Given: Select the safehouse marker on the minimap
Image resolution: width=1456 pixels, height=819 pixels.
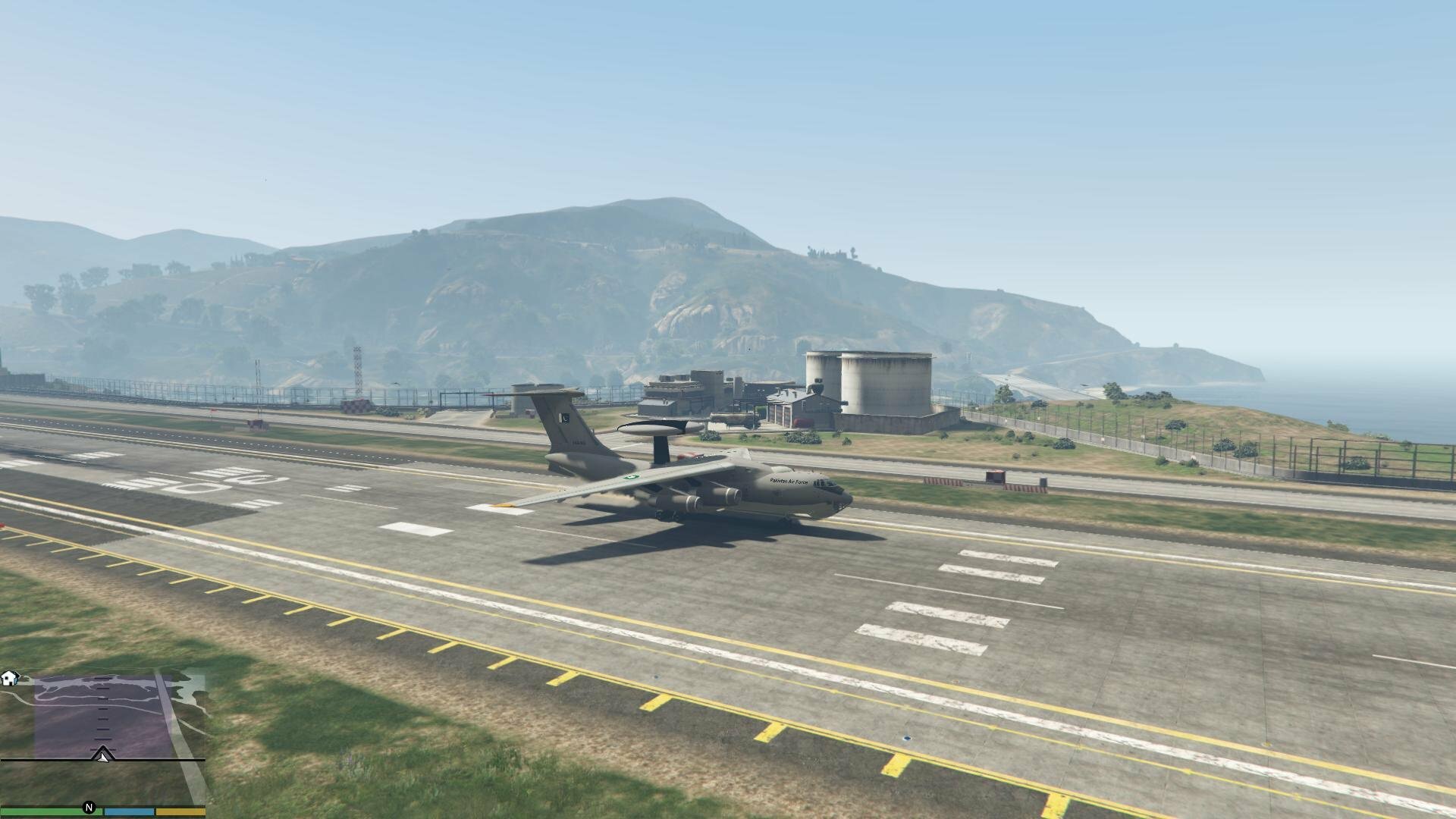Looking at the screenshot, I should [x=10, y=678].
